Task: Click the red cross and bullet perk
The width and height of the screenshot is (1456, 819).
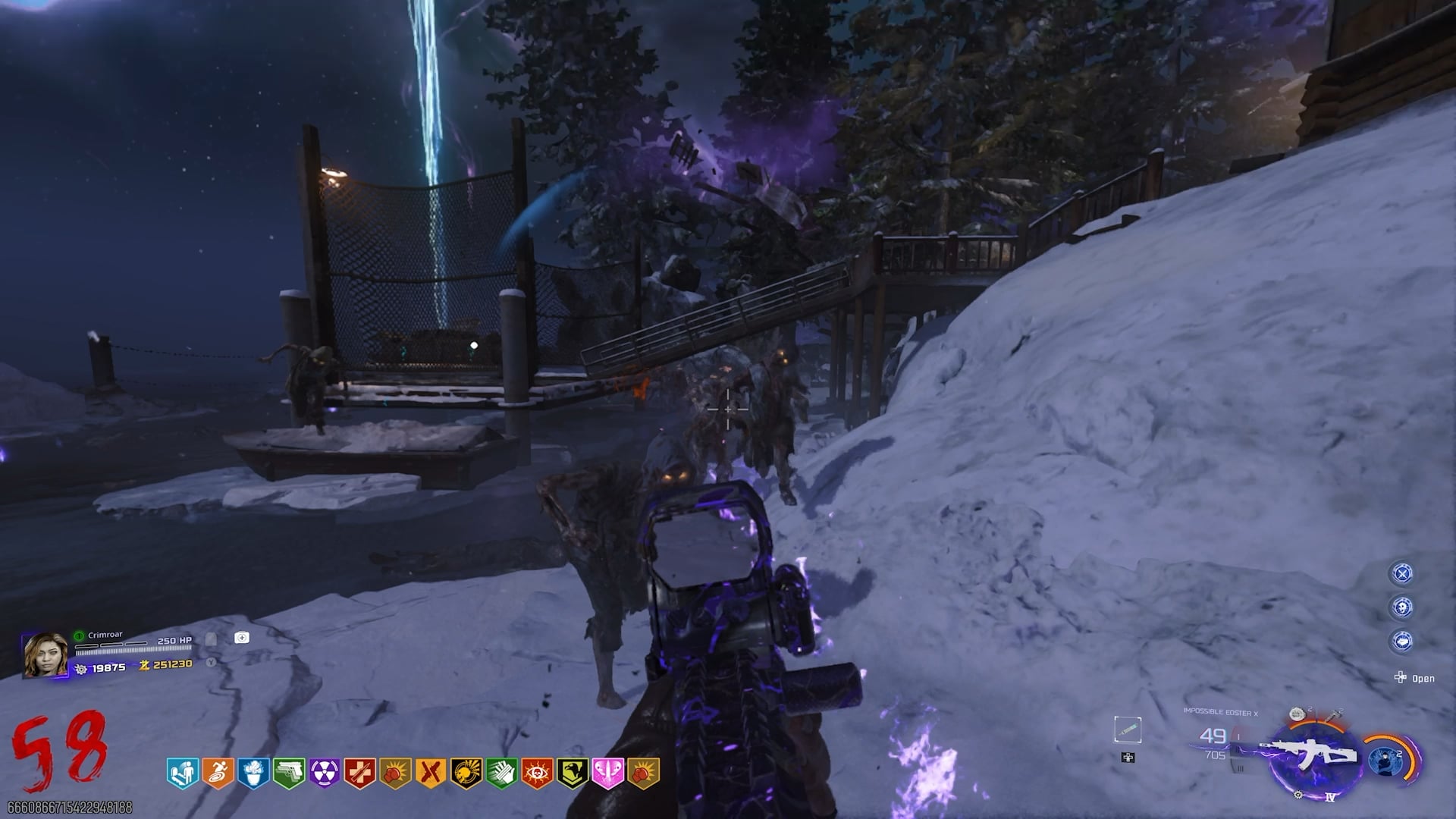Action: pyautogui.click(x=359, y=773)
